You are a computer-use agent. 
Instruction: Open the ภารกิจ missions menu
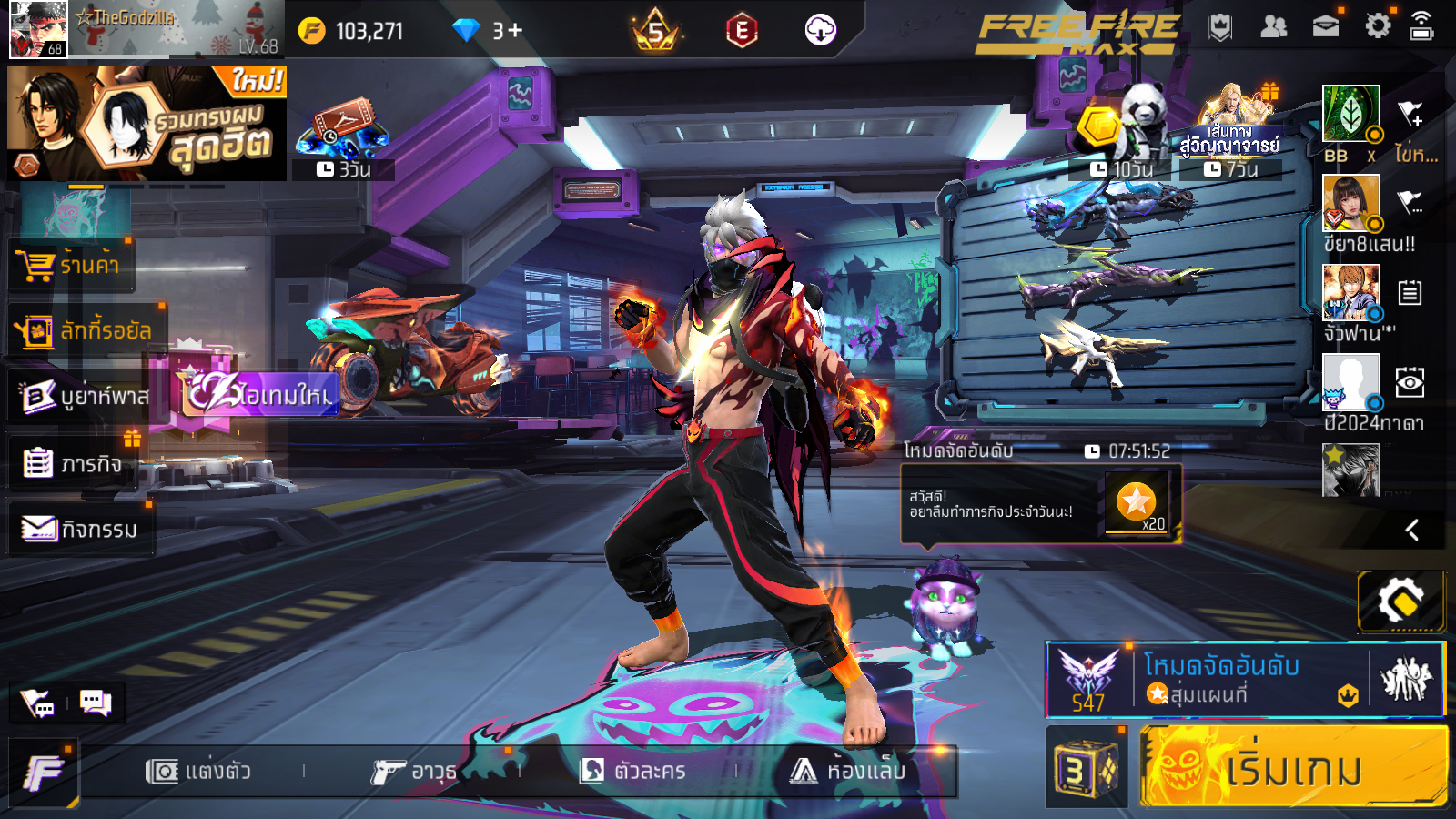click(x=73, y=464)
